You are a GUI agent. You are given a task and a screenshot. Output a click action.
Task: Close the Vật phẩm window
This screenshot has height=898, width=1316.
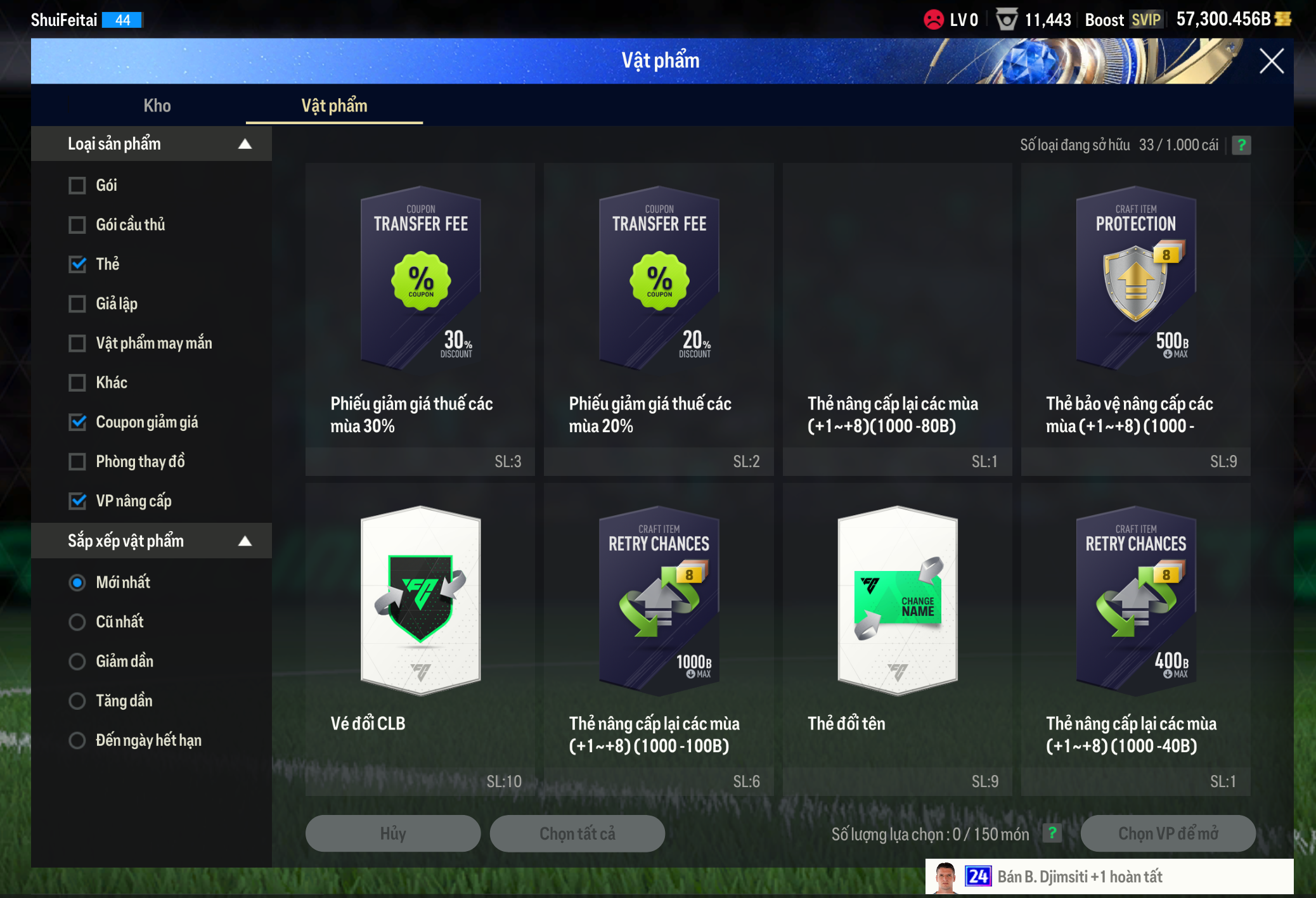pos(1271,61)
